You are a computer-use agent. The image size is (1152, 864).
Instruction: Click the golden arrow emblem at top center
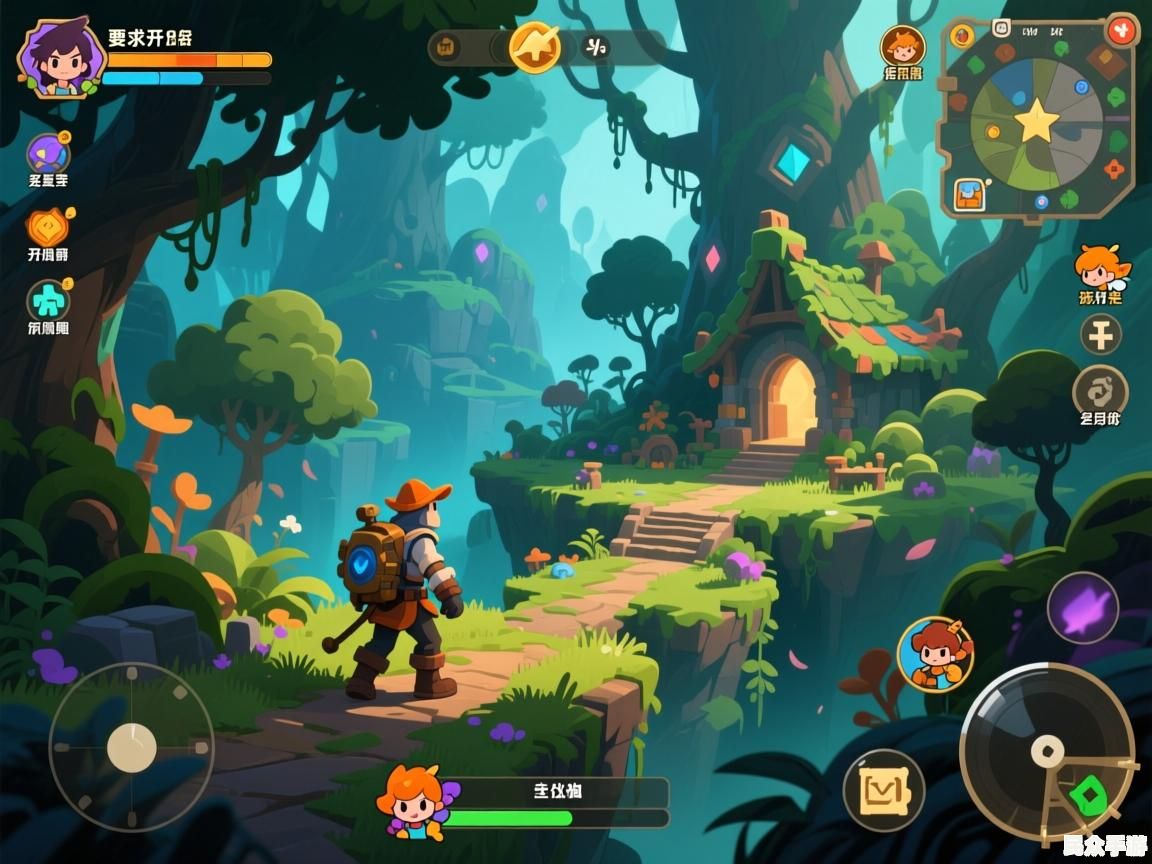[535, 47]
